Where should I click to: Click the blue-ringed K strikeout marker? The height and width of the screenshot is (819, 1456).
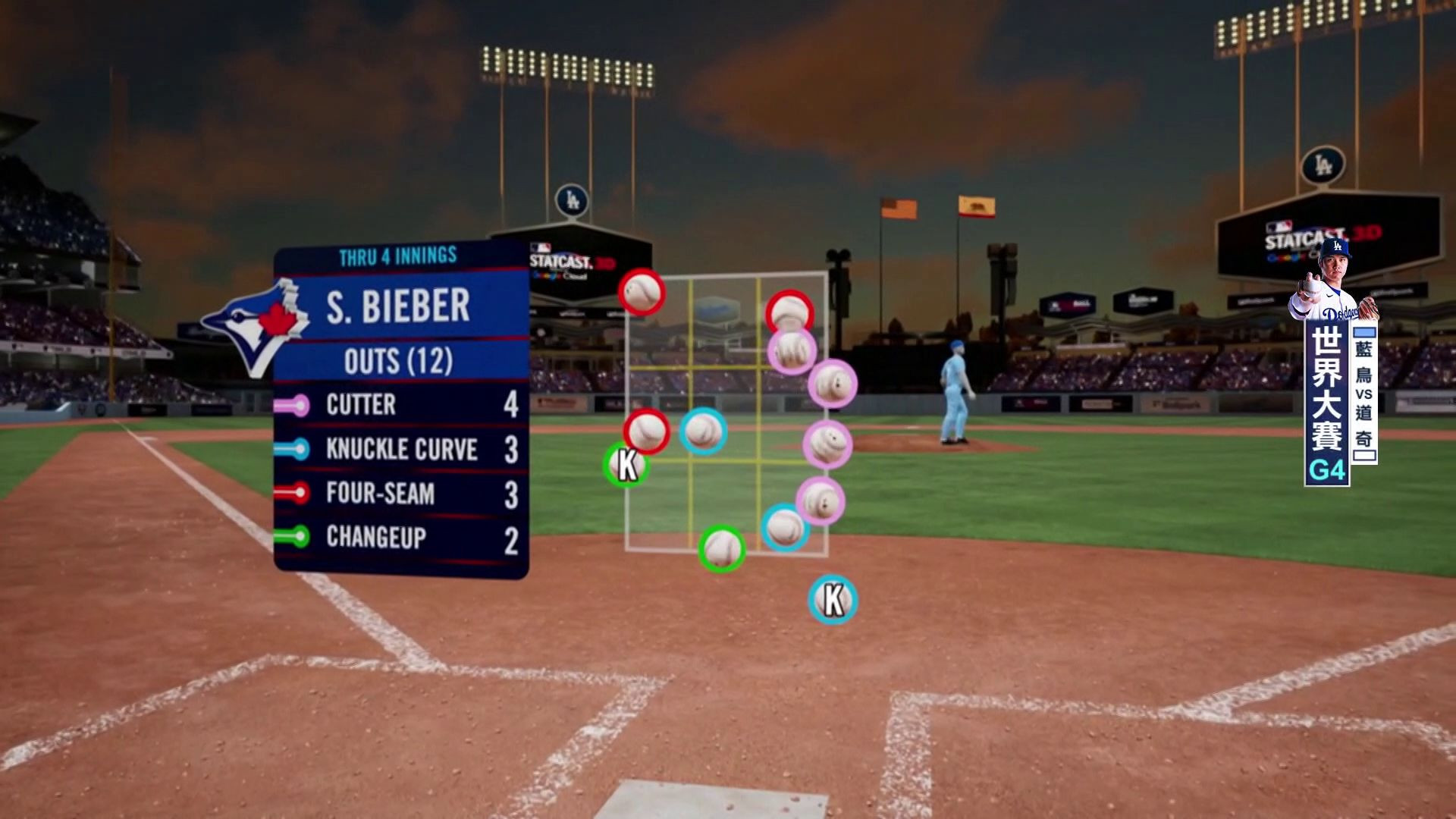click(832, 600)
